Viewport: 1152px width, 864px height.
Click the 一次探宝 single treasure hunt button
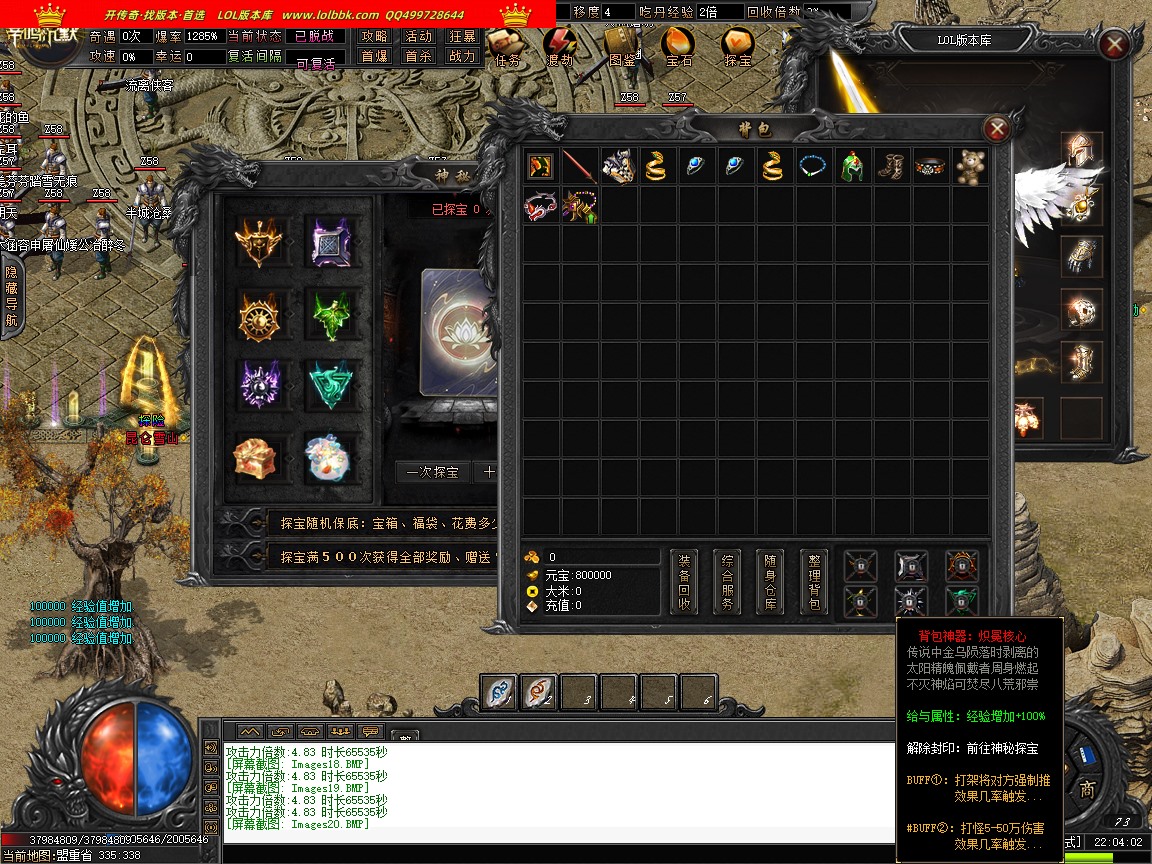(433, 472)
